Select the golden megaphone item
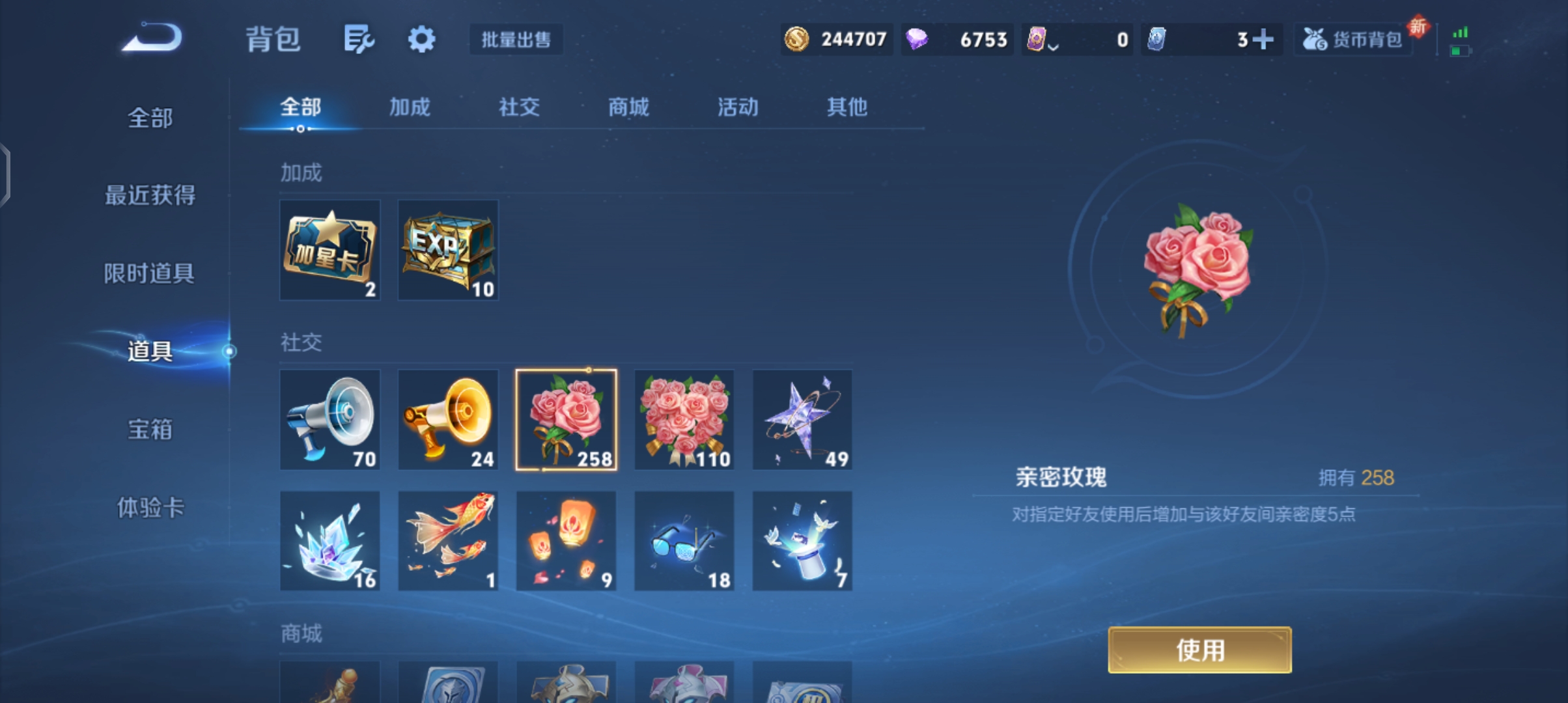 coord(448,420)
